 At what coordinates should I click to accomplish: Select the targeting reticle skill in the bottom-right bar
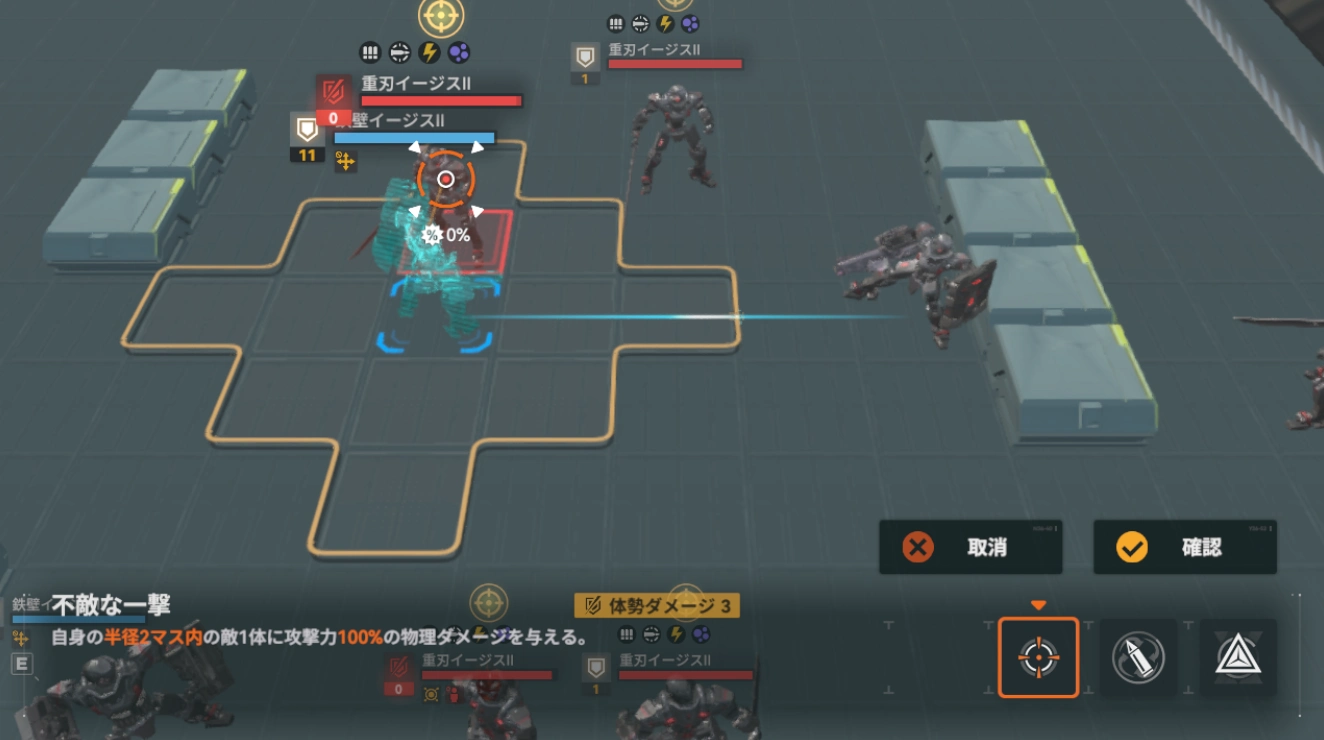[x=1038, y=657]
